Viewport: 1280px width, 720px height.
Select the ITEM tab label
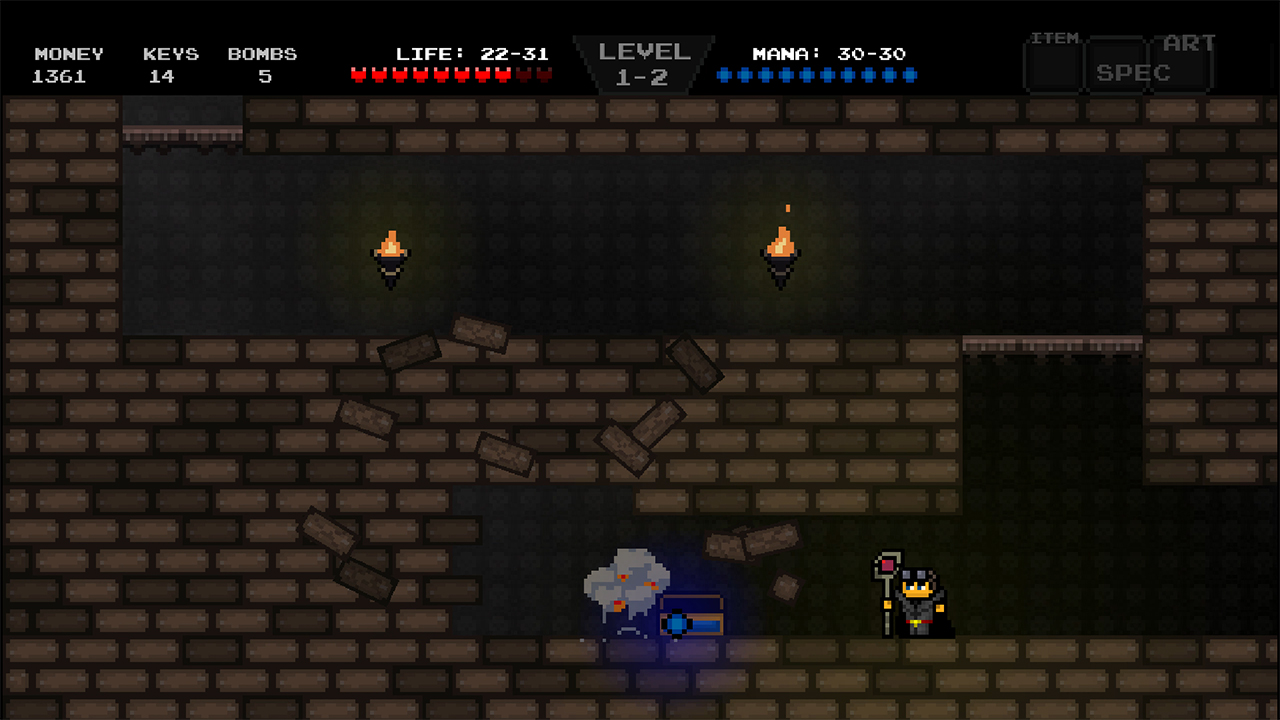[x=1055, y=38]
